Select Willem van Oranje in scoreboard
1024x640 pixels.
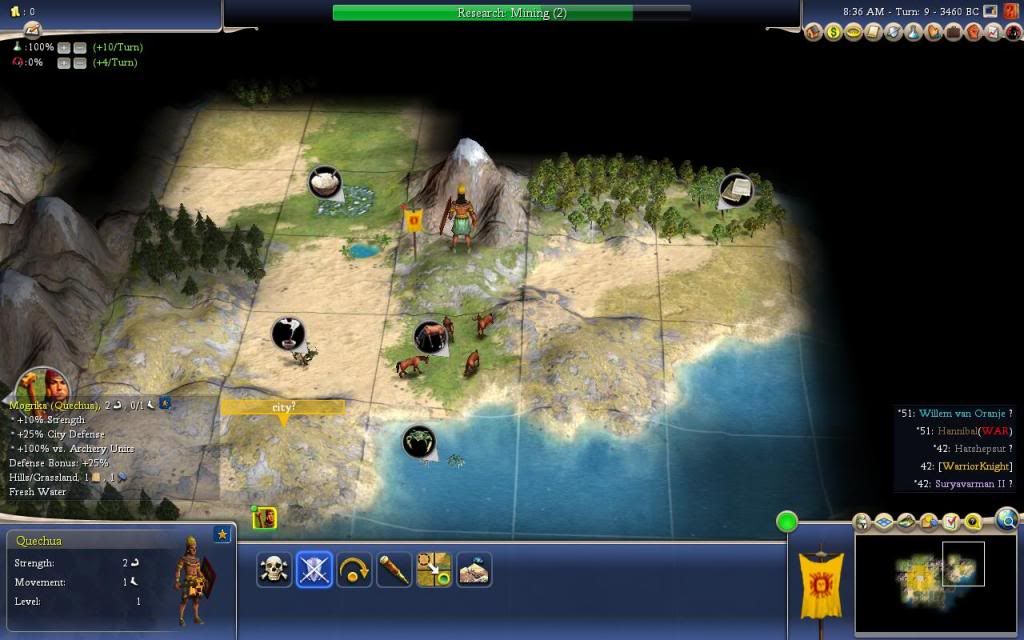(x=967, y=414)
